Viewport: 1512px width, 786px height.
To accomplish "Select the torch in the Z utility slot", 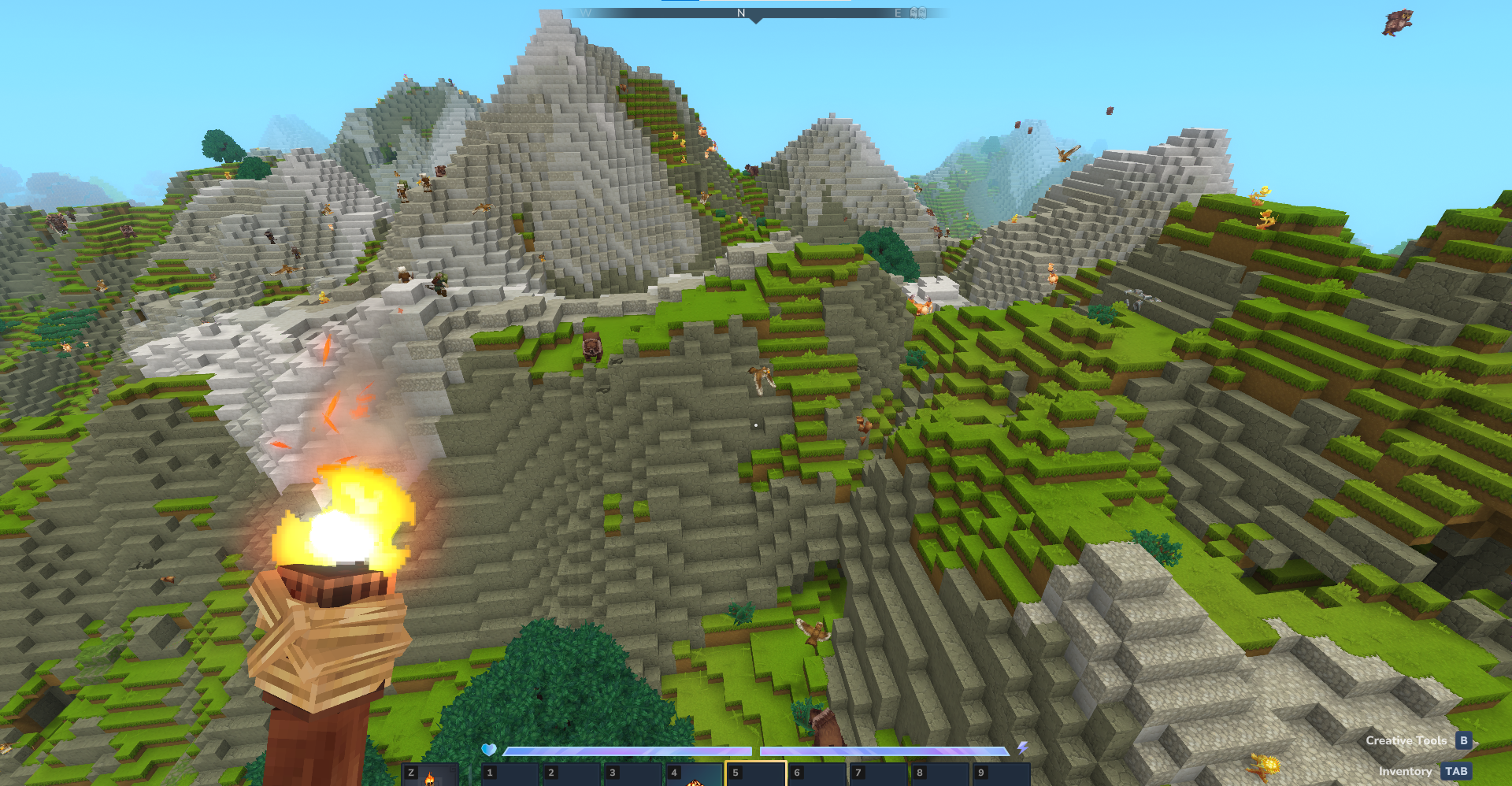I will tap(429, 775).
